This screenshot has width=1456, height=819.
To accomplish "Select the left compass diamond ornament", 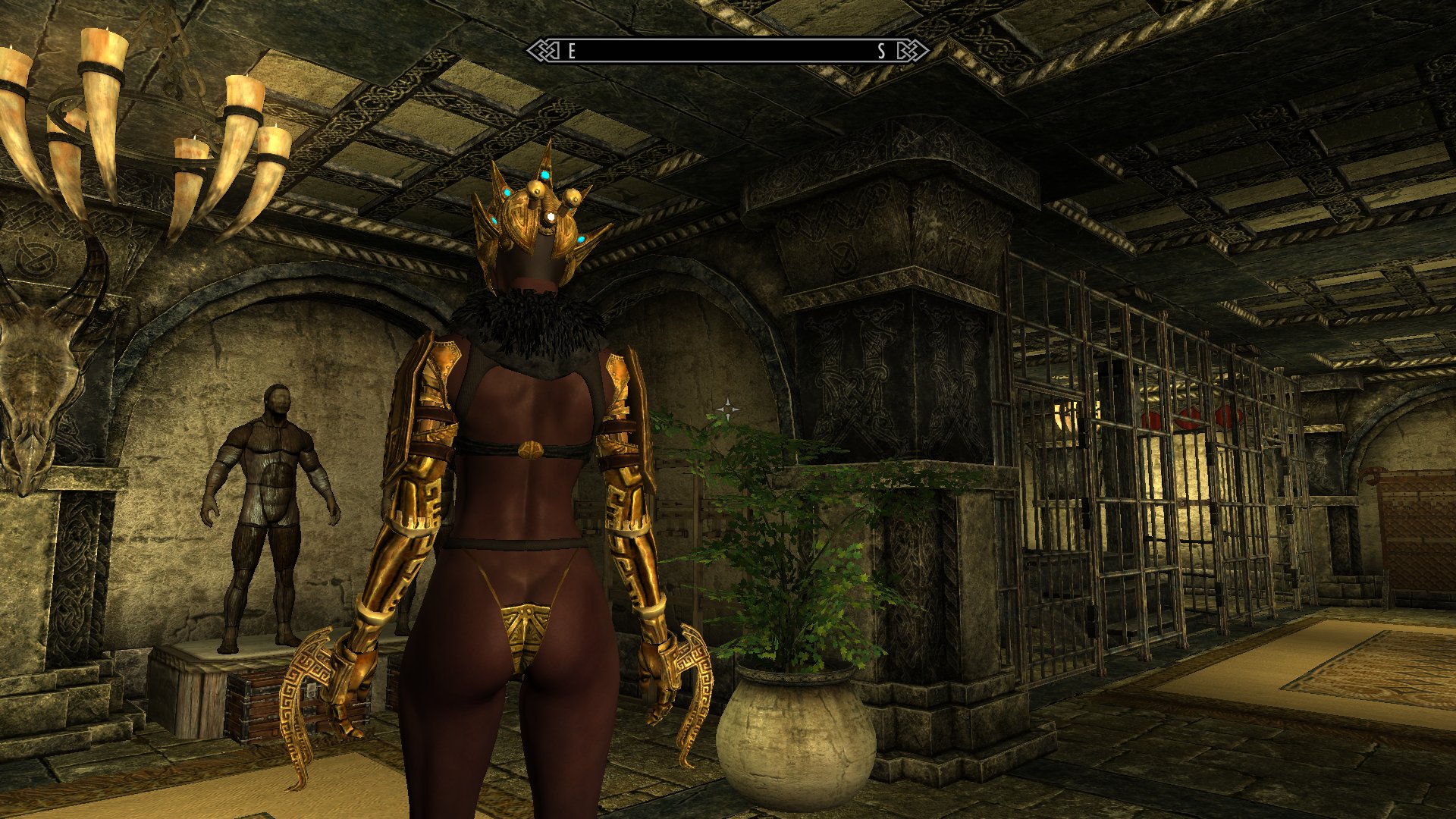I will tap(543, 52).
